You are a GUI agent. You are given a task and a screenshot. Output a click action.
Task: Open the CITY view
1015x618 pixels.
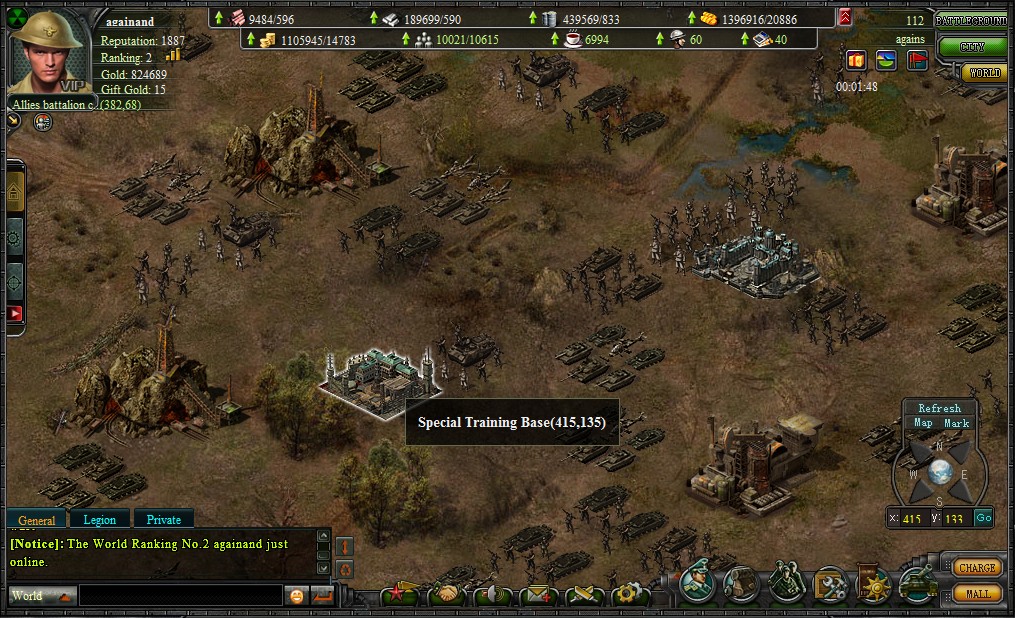point(971,46)
